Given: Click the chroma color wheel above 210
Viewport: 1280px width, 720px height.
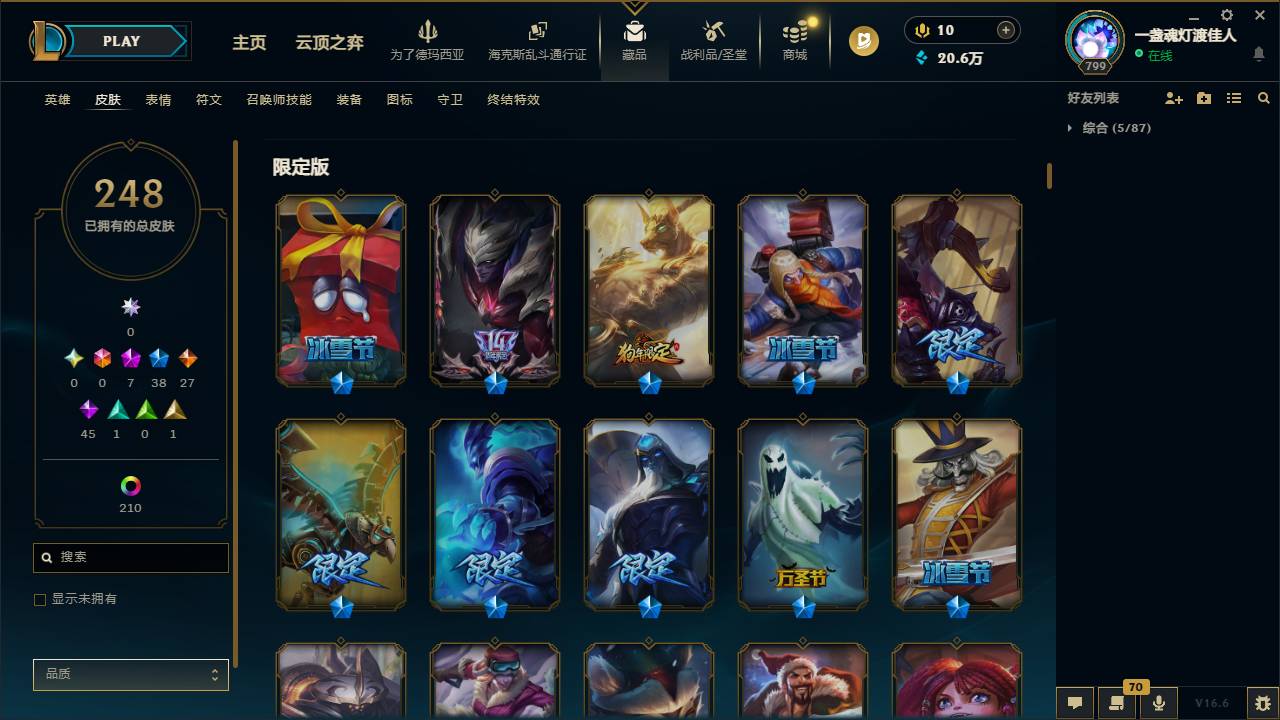Looking at the screenshot, I should pos(130,487).
